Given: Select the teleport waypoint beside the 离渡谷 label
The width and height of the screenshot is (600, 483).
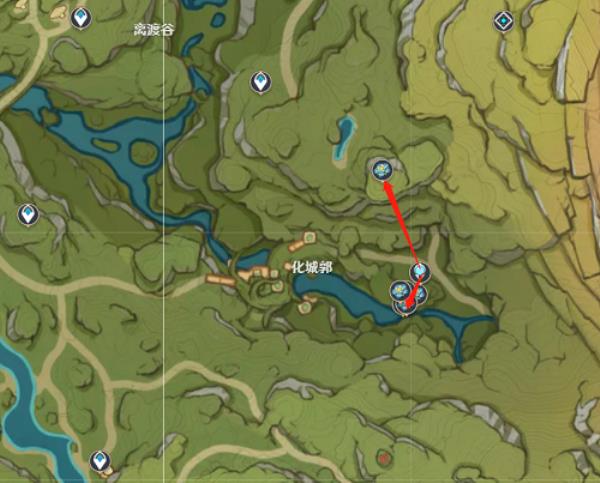Looking at the screenshot, I should point(81,18).
